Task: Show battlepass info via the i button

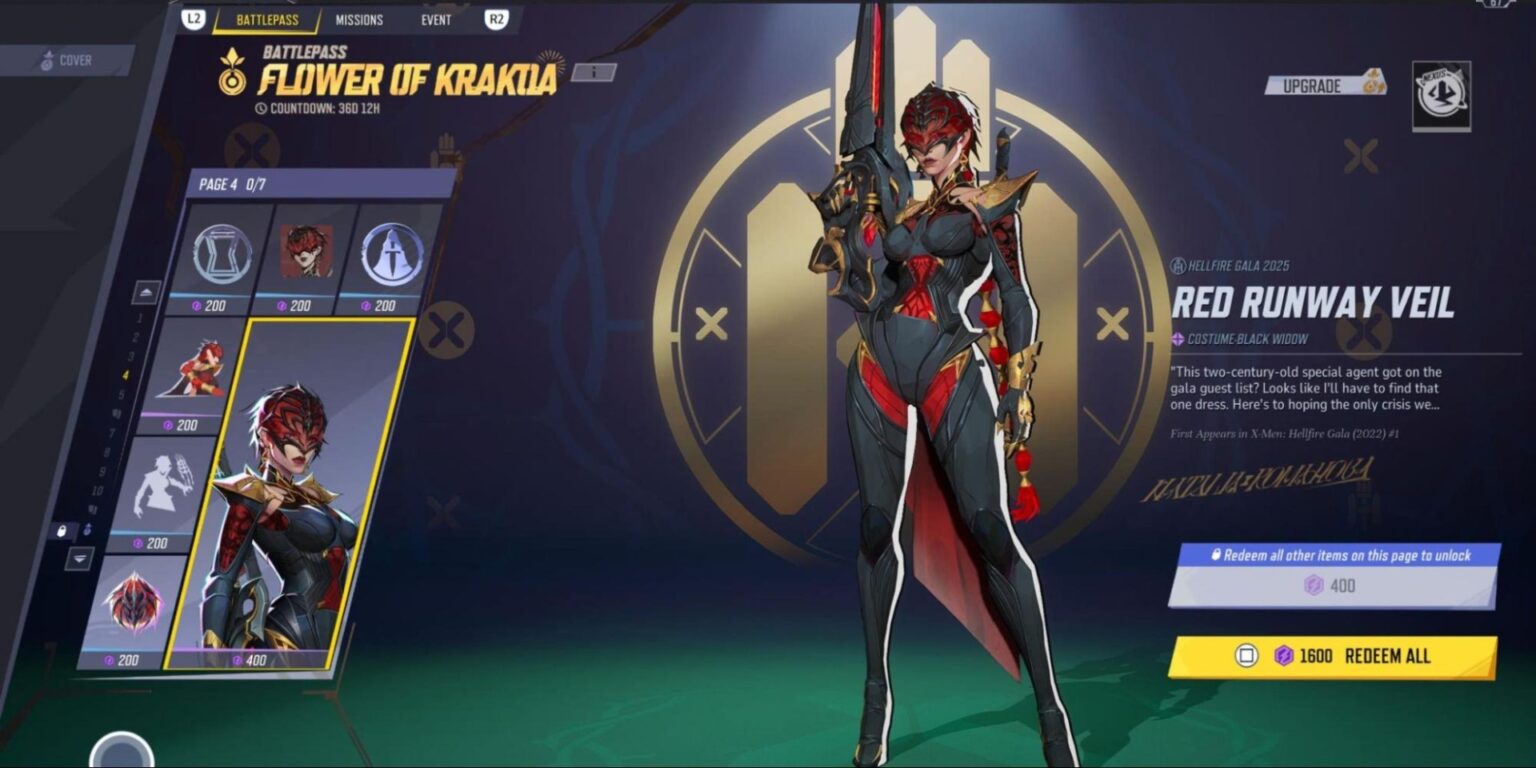Action: [x=594, y=72]
